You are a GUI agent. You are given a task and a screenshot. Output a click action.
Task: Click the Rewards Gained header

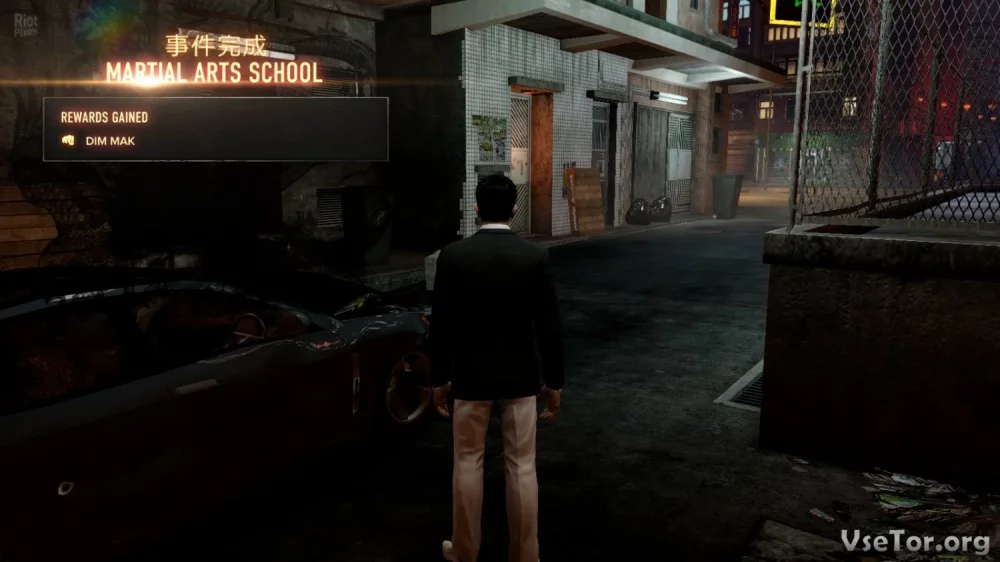tap(104, 117)
